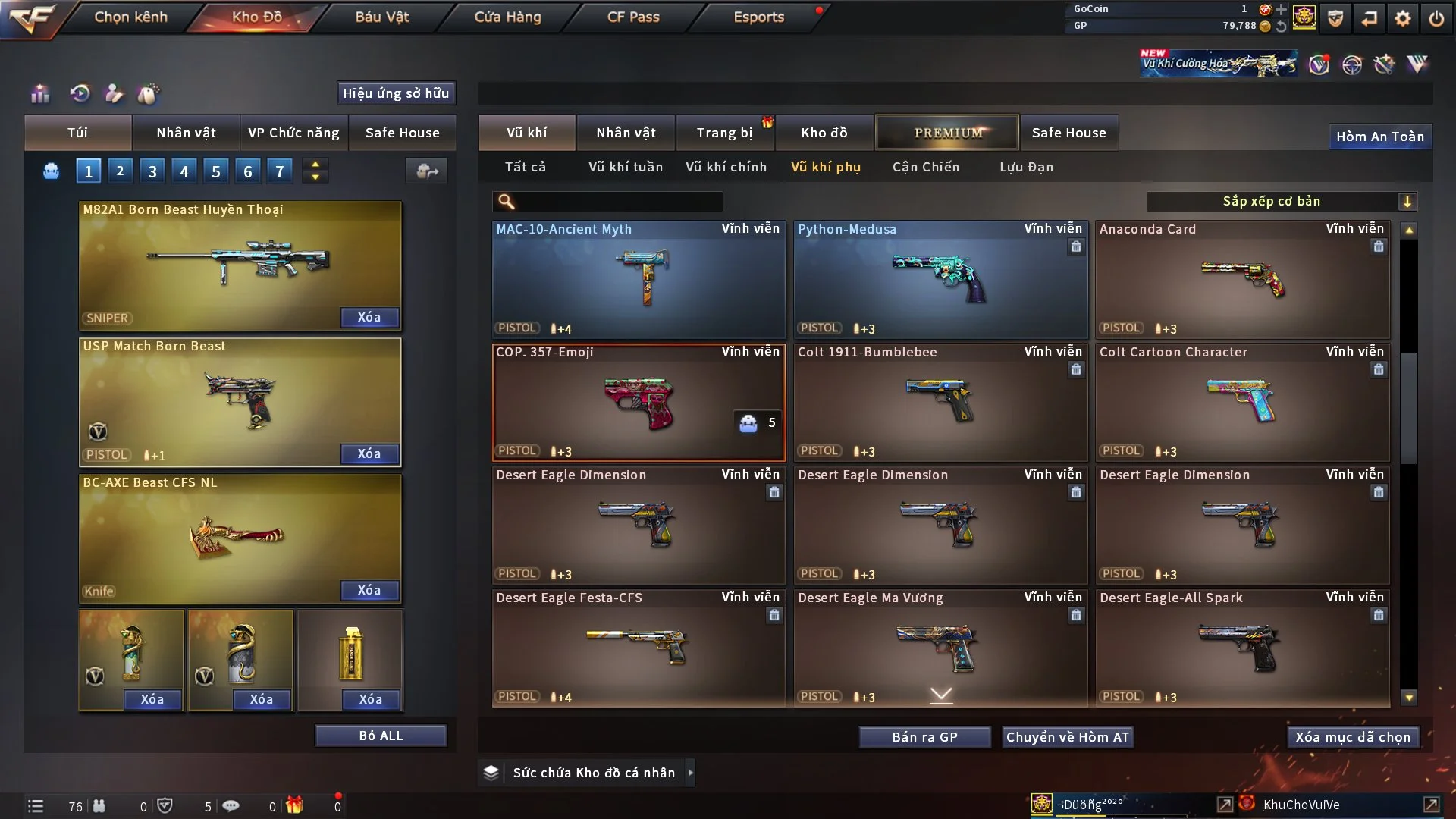Screen dimensions: 1456x819
Task: Remove the M82A1 Born Beast sniper
Action: point(369,317)
